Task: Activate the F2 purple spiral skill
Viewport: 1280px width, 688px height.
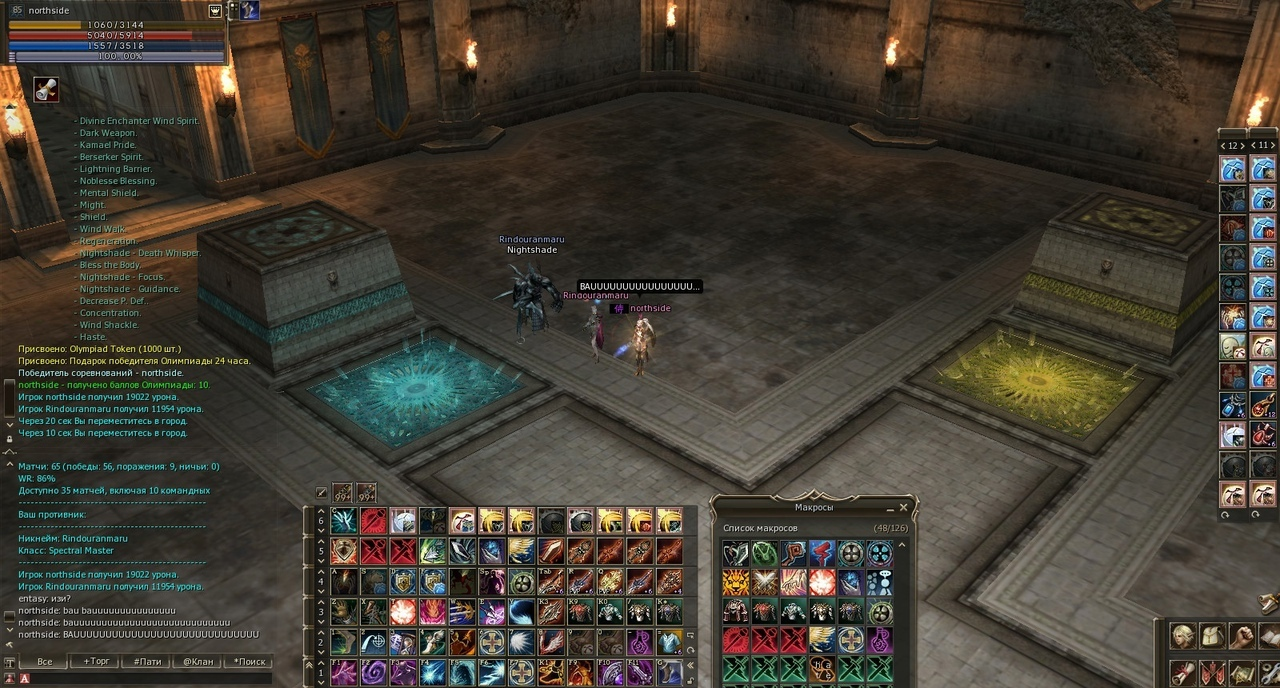Action: (x=373, y=671)
